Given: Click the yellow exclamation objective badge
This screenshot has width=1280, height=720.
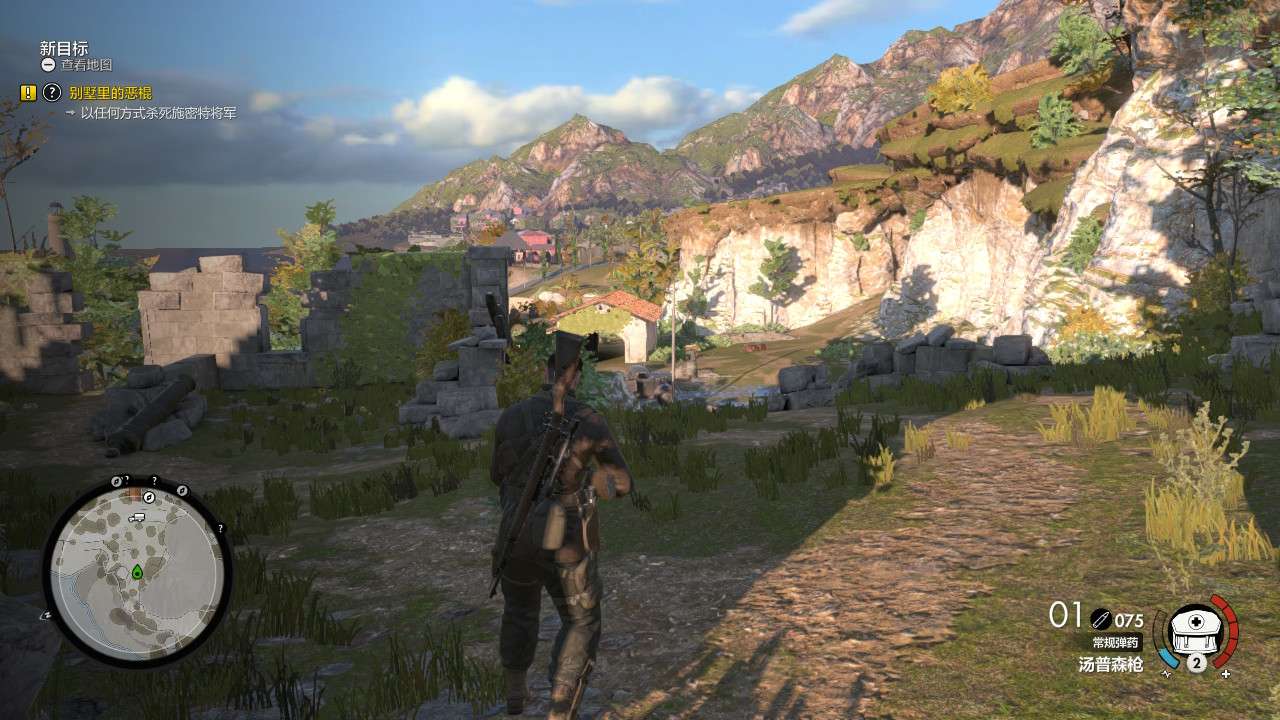Looking at the screenshot, I should click(28, 93).
